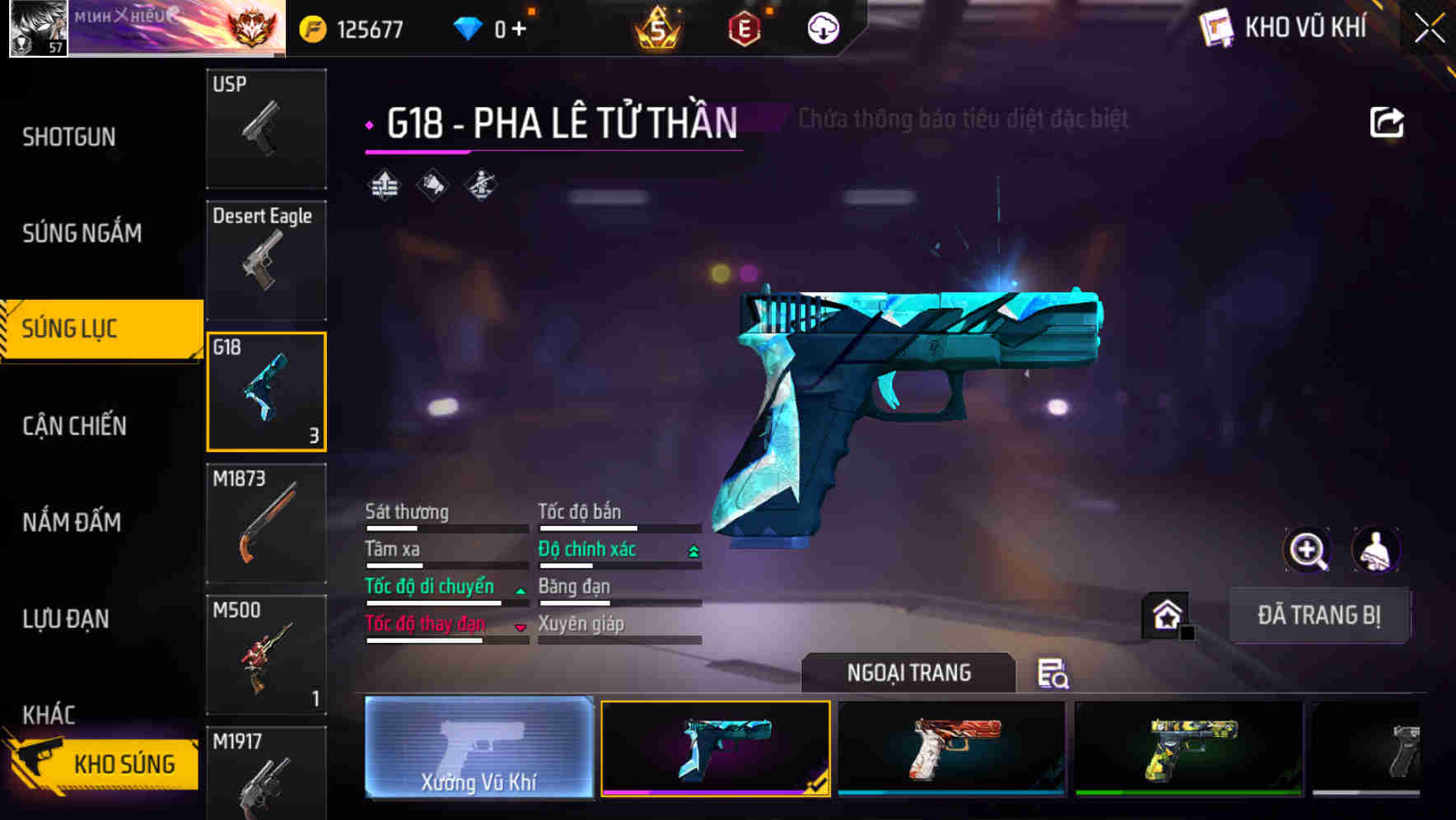Select the megaphone kill-announcement attribute icon
Viewport: 1456px width, 820px height.
point(431,184)
